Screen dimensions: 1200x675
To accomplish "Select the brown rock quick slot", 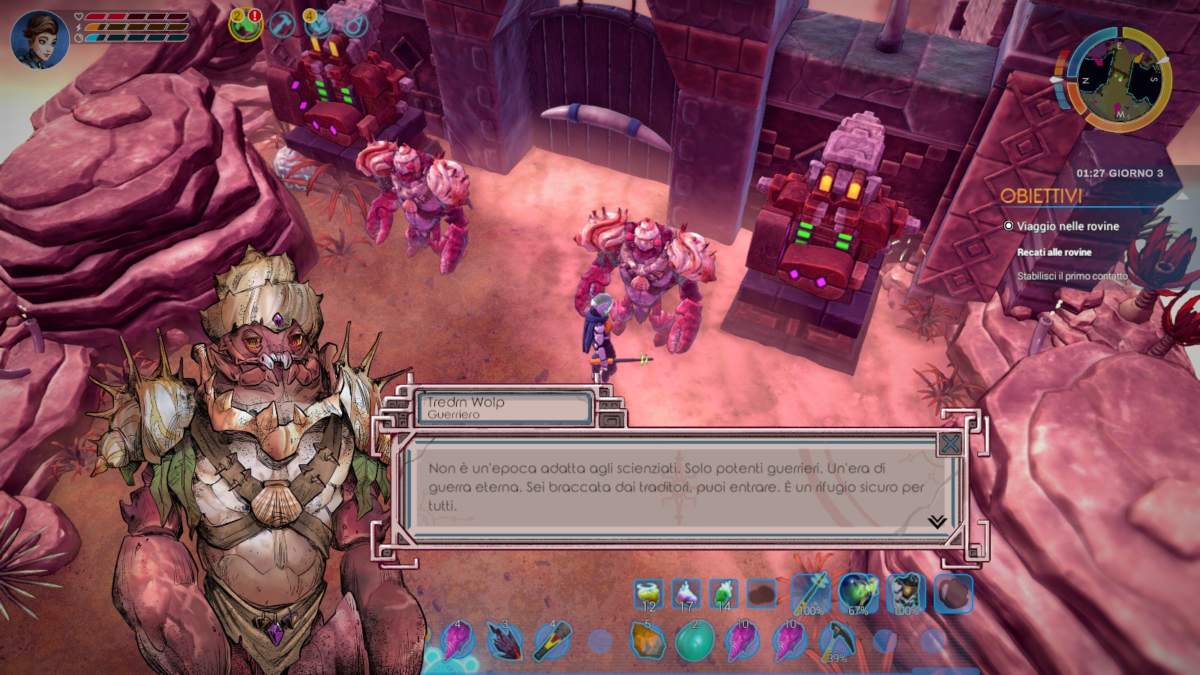I will (761, 594).
